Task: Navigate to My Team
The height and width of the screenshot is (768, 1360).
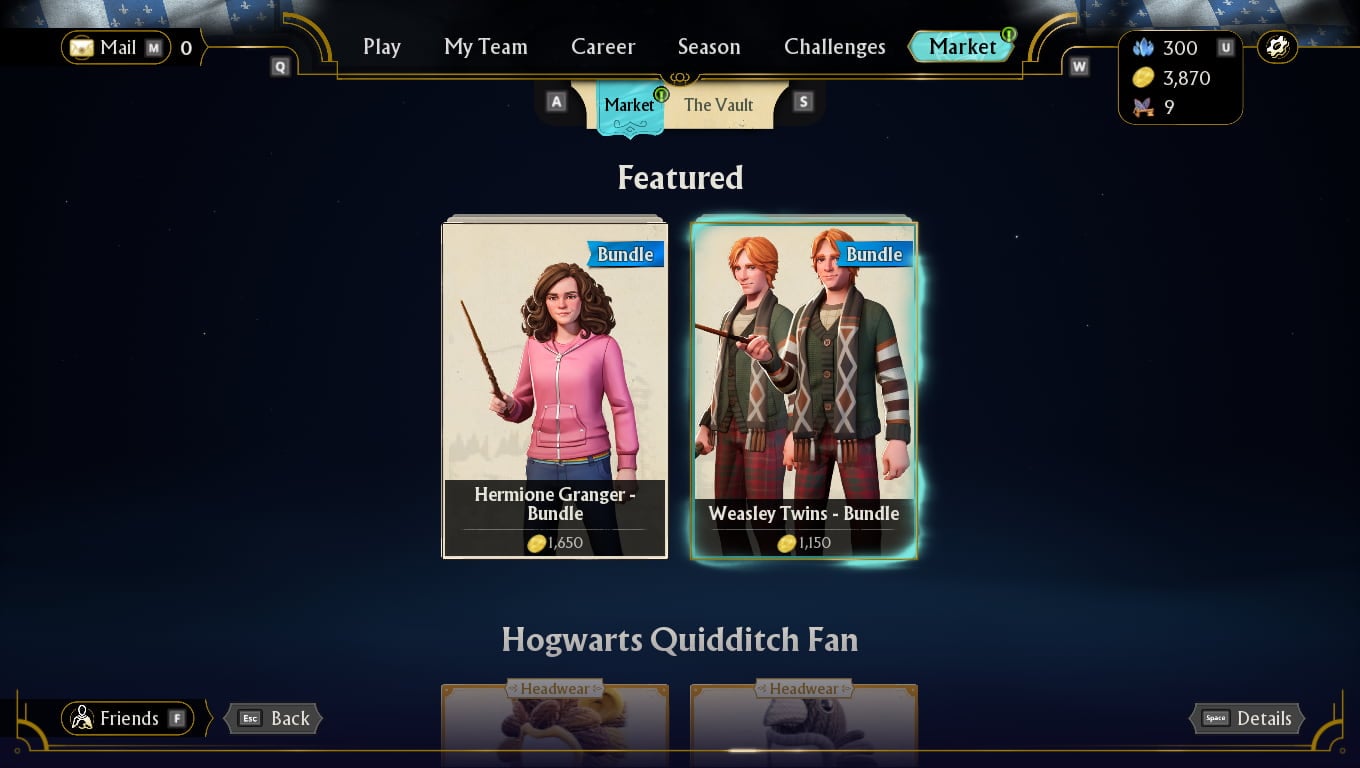Action: pyautogui.click(x=485, y=46)
